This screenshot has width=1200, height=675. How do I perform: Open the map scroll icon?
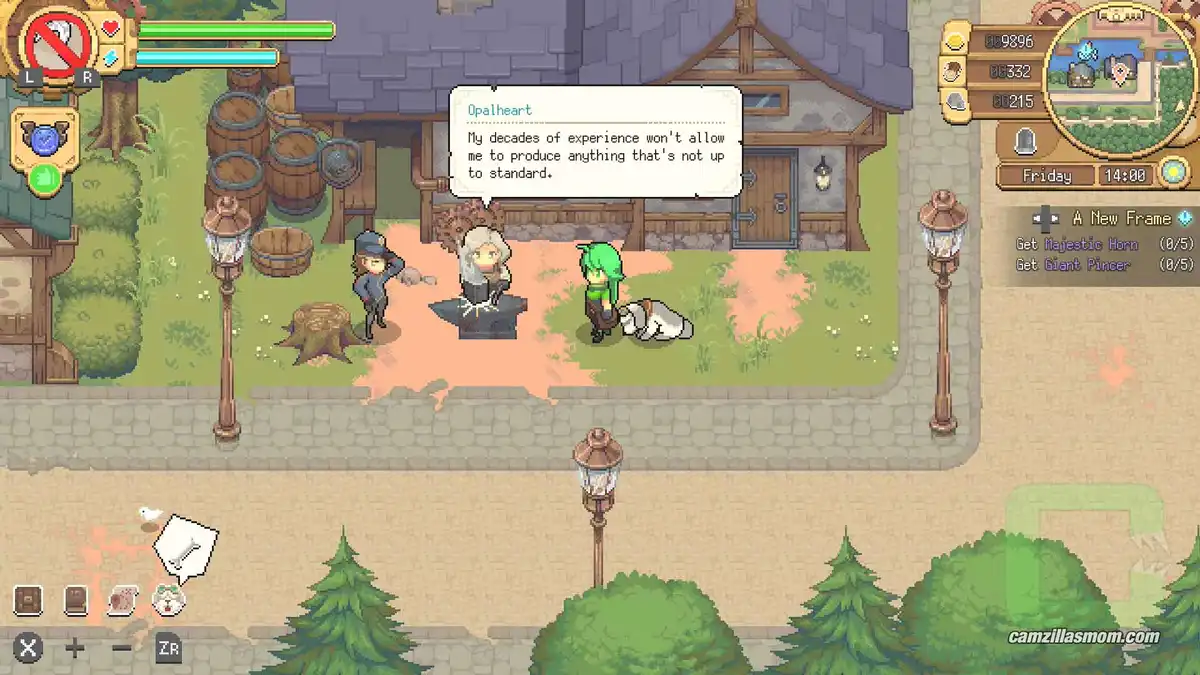point(123,600)
